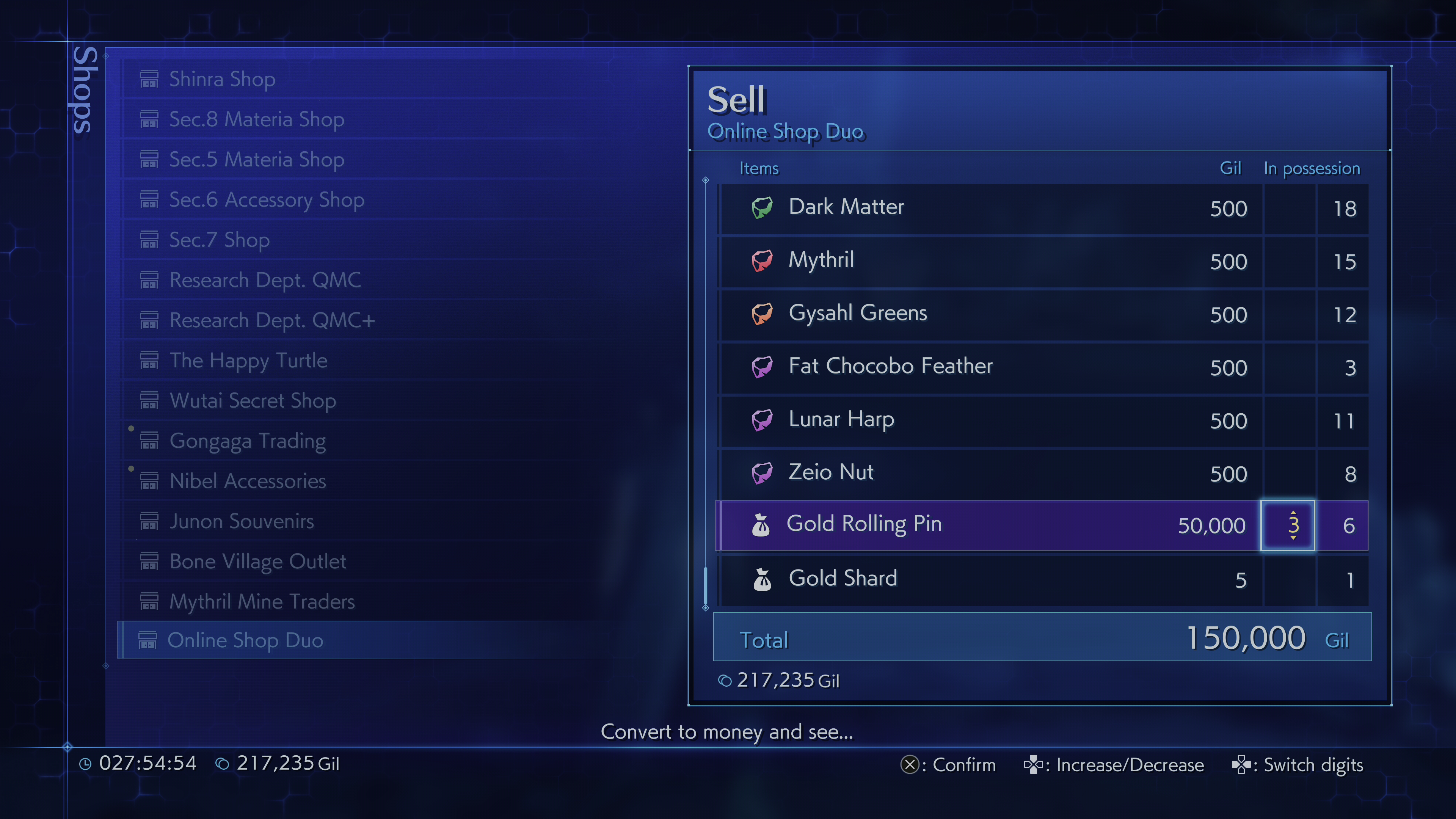The image size is (1456, 819).
Task: Open Nibel Accessories shop
Action: click(248, 481)
